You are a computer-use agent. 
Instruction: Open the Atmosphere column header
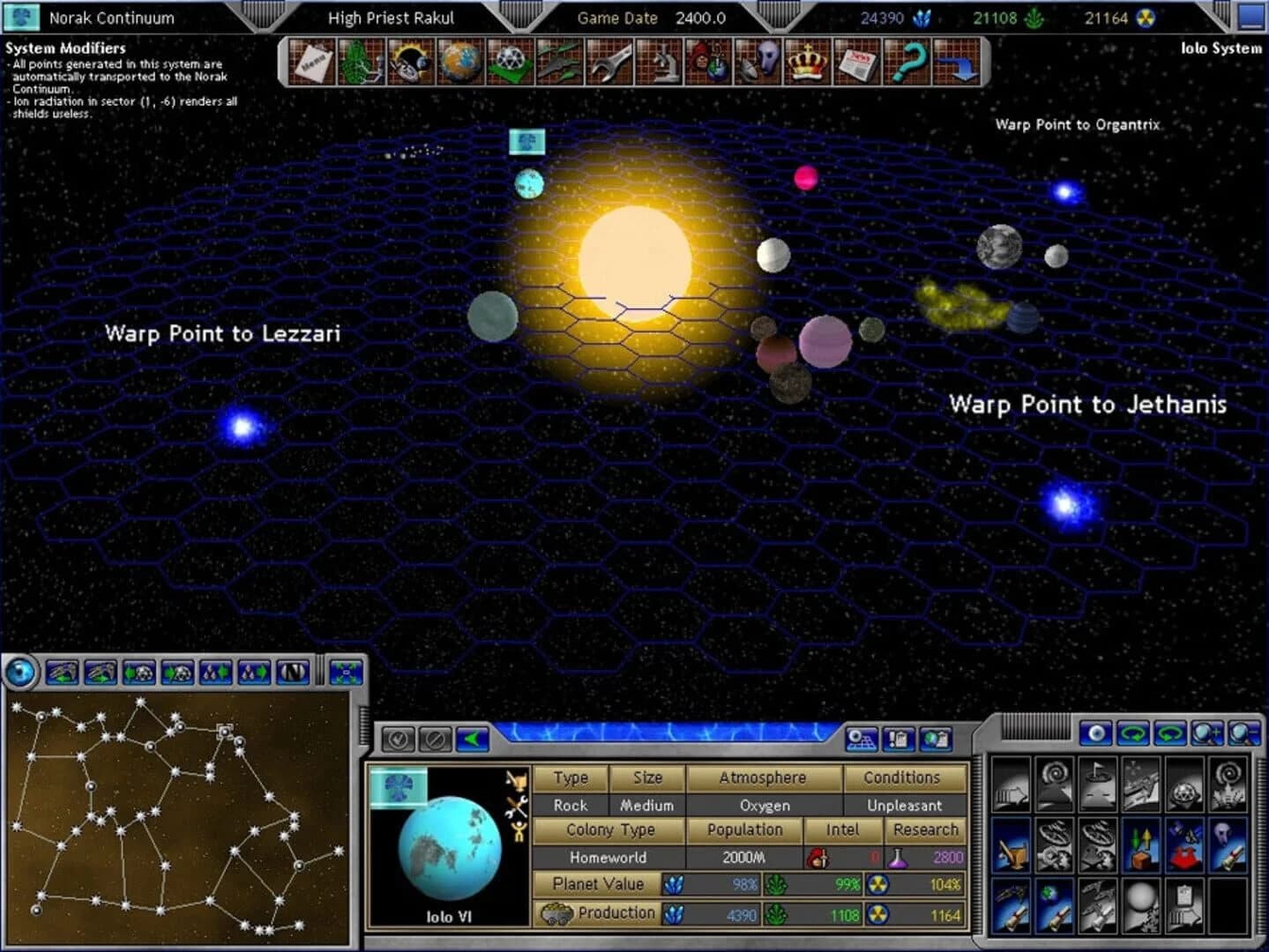pyautogui.click(x=764, y=777)
